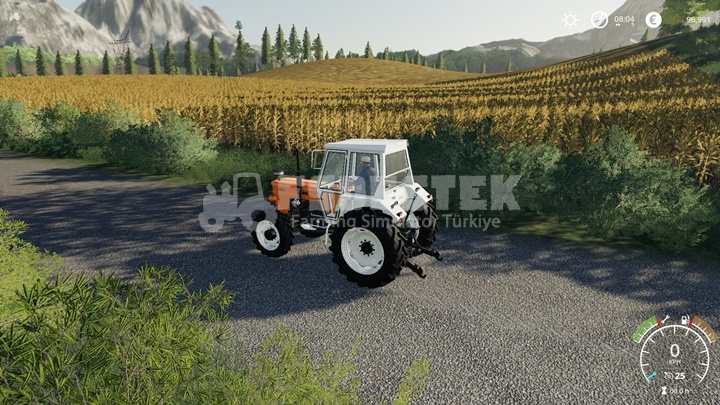Open the euro money icon

click(653, 19)
